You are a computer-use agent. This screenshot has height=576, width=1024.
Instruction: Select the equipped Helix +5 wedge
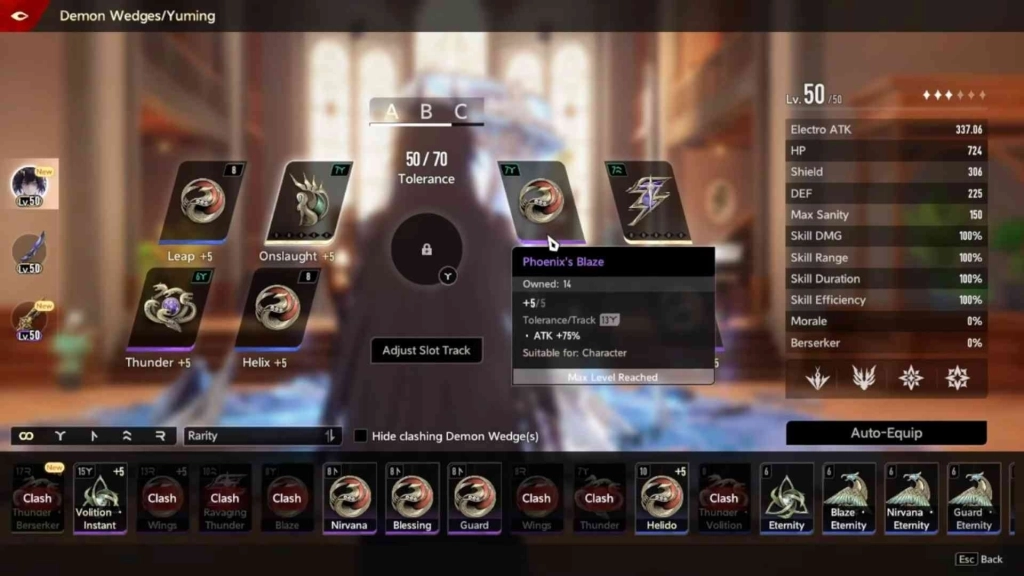pos(277,310)
